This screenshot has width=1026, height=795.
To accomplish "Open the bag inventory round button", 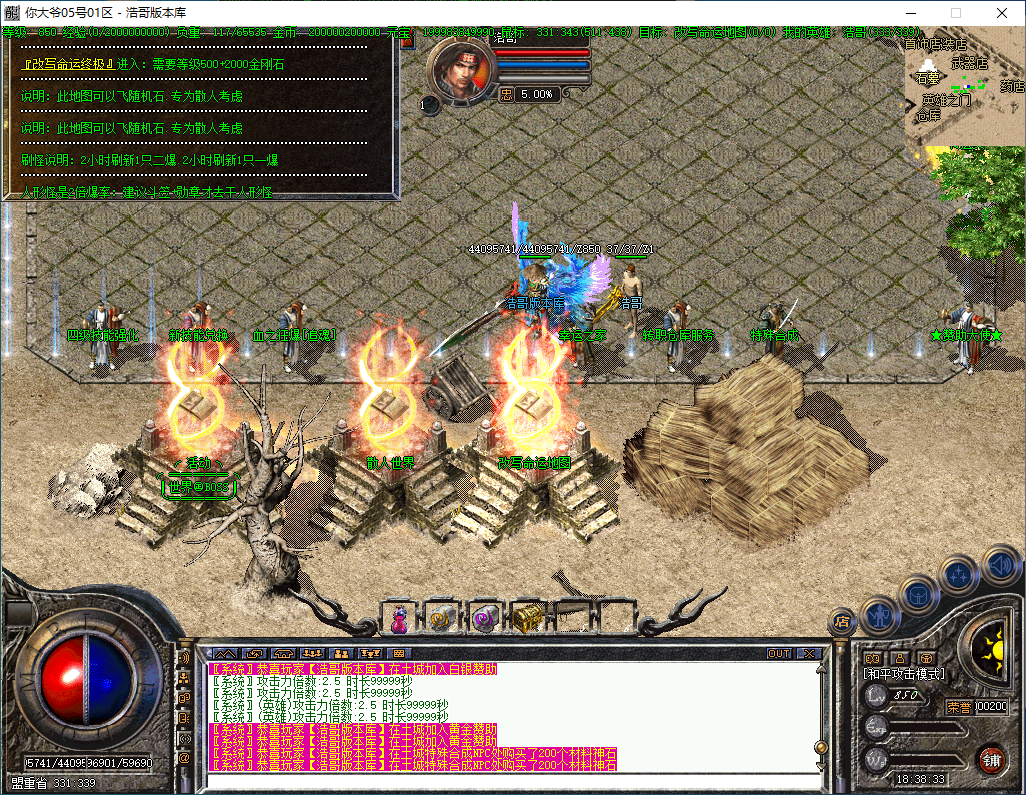I will point(918,594).
